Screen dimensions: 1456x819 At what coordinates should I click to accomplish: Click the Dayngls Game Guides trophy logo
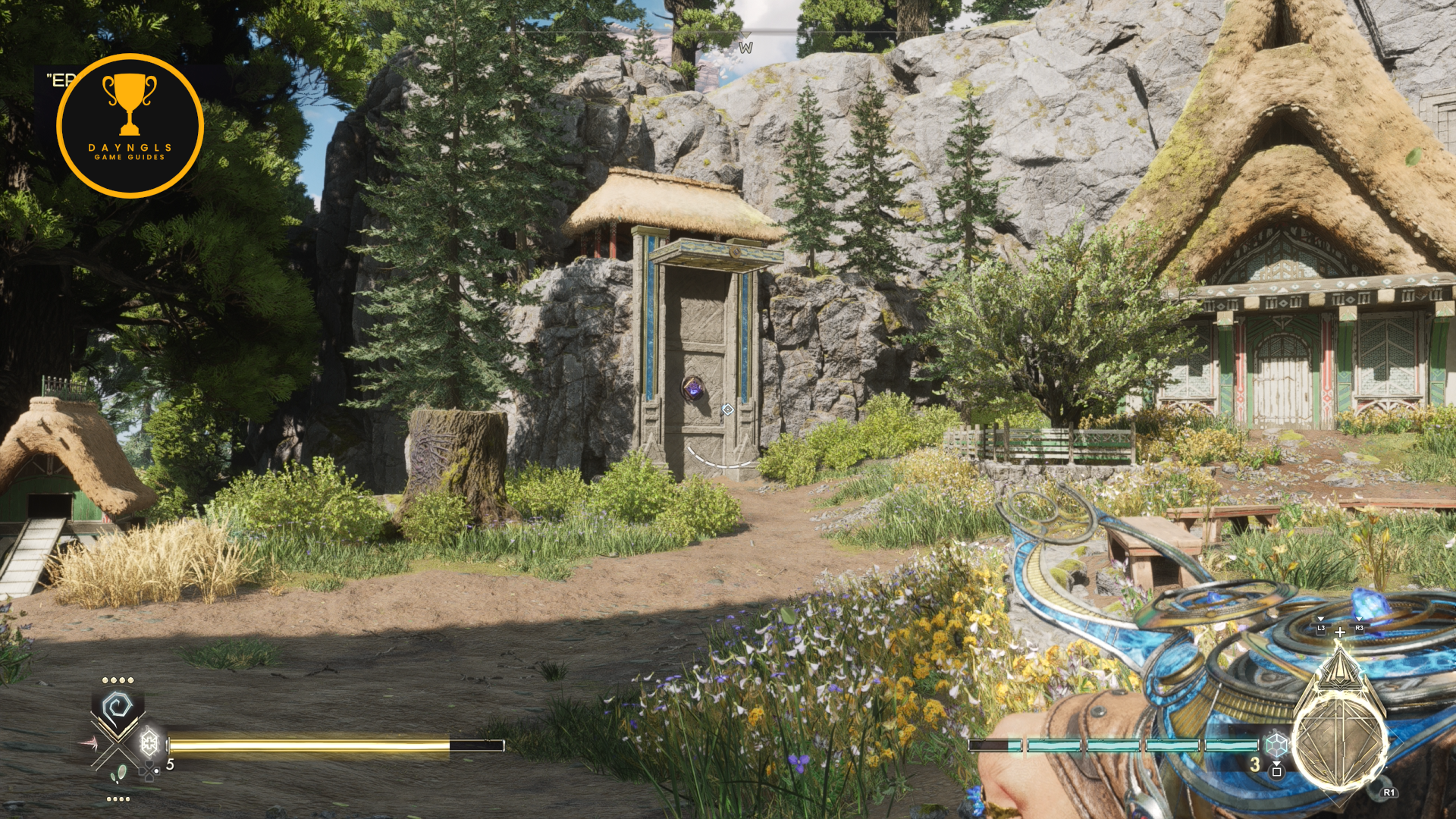(x=130, y=126)
